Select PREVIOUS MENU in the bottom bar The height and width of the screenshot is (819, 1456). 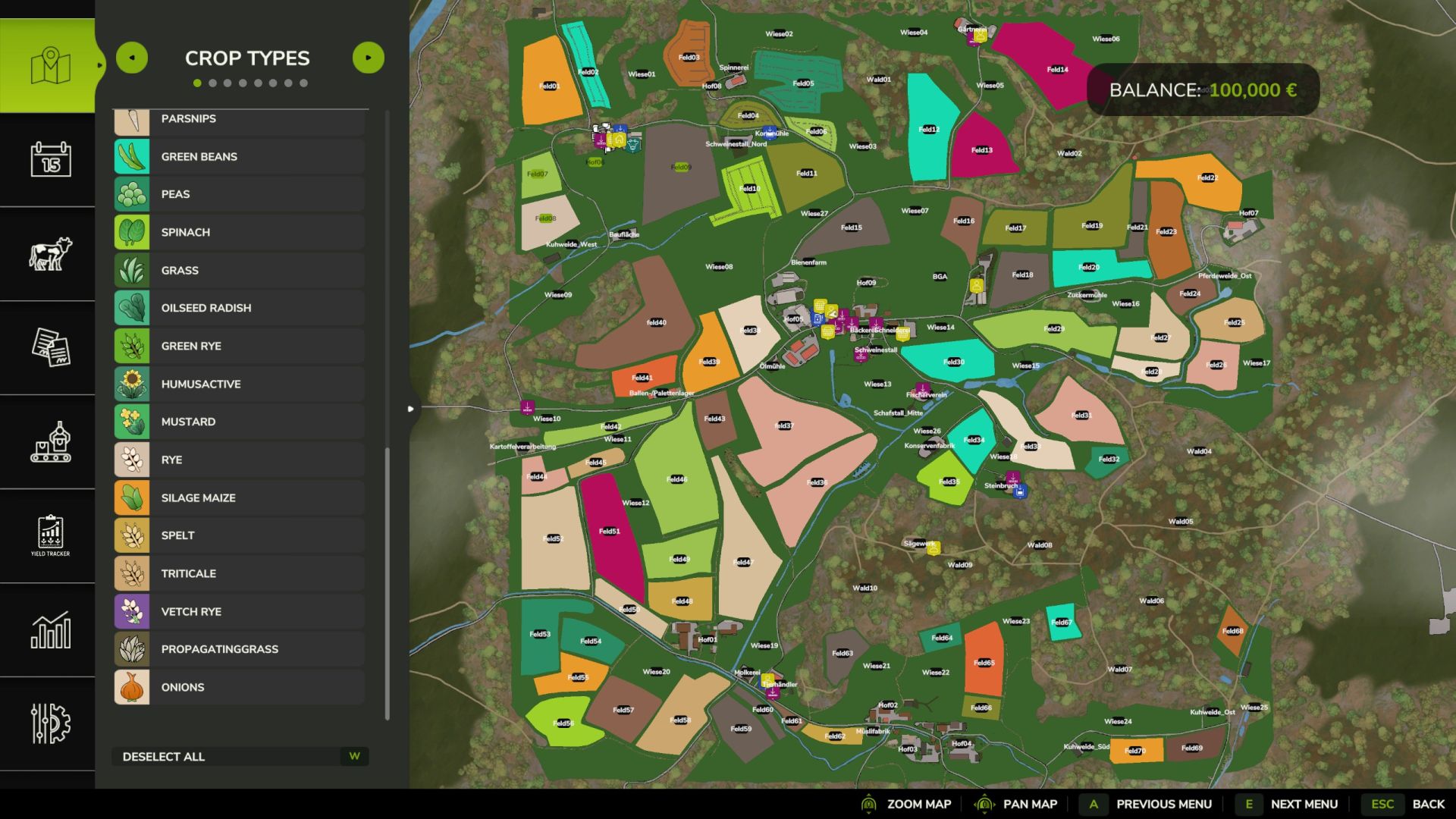tap(1166, 804)
